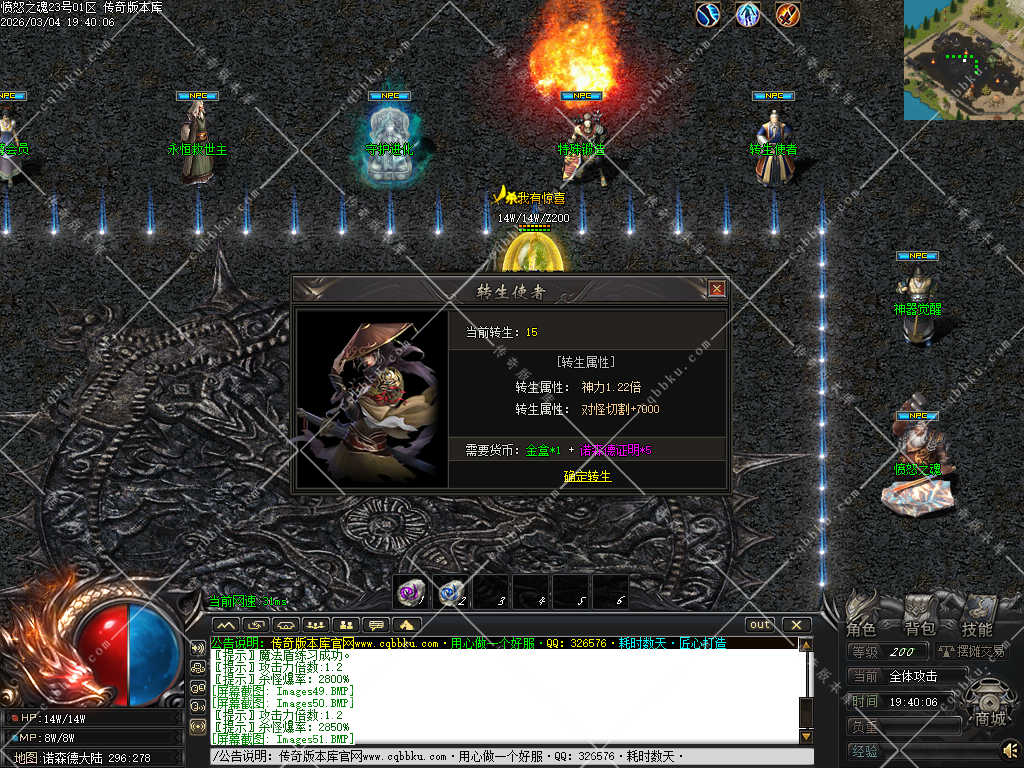The width and height of the screenshot is (1024, 768).
Task: Toggle the sound speaker icon
Action: tap(1011, 748)
